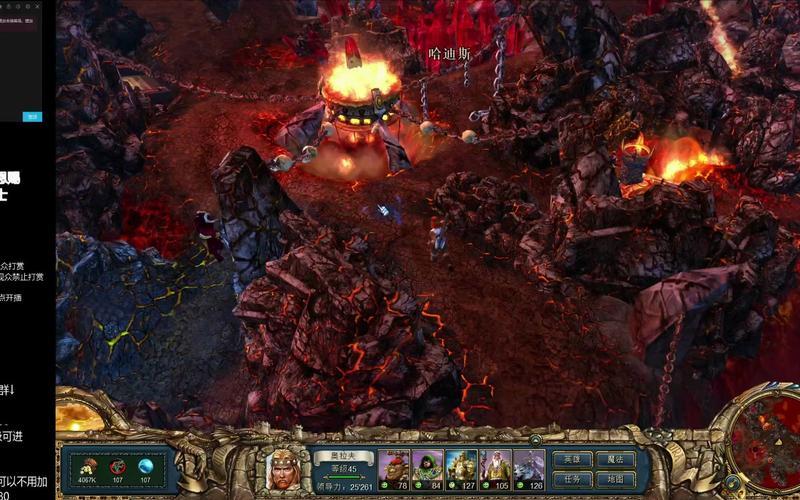Open the 英雄 (Hero) screen
Viewport: 800px width, 500px height.
(573, 459)
